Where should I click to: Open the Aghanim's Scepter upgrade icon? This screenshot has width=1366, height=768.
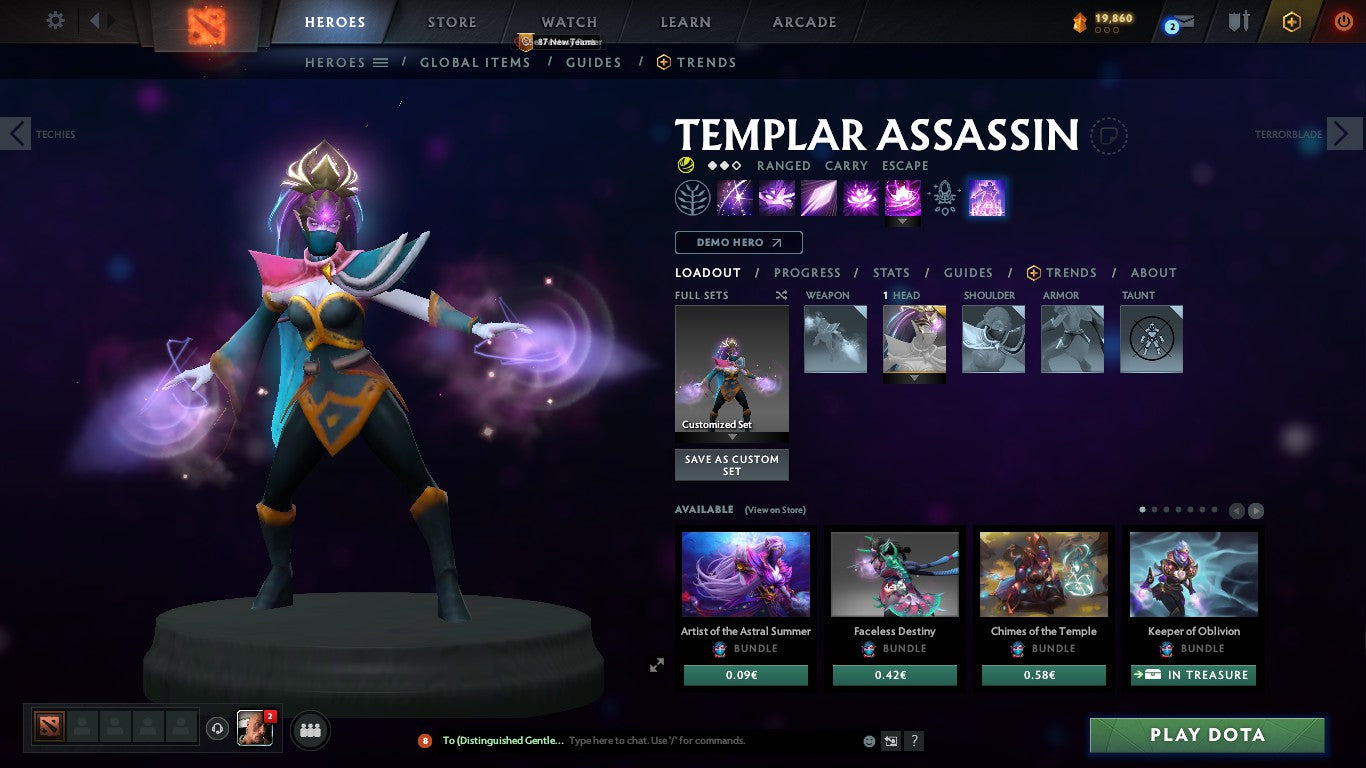[x=943, y=197]
